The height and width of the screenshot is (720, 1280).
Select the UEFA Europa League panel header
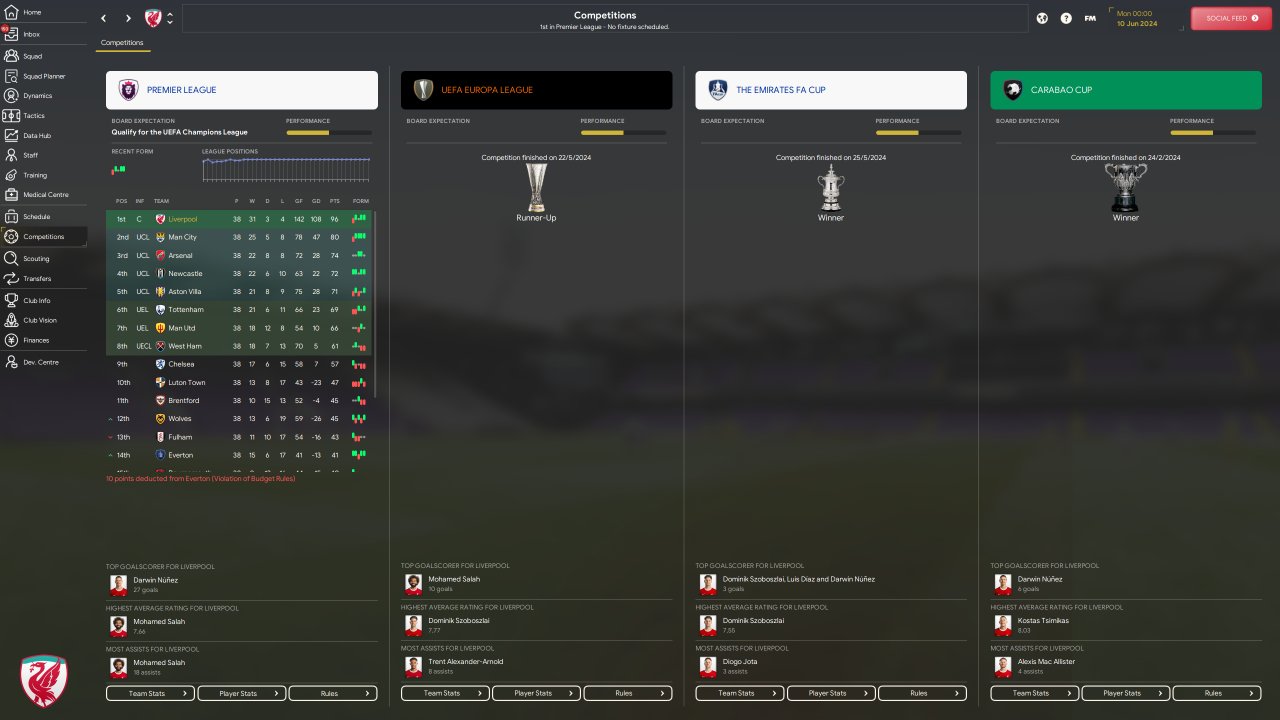click(x=536, y=90)
